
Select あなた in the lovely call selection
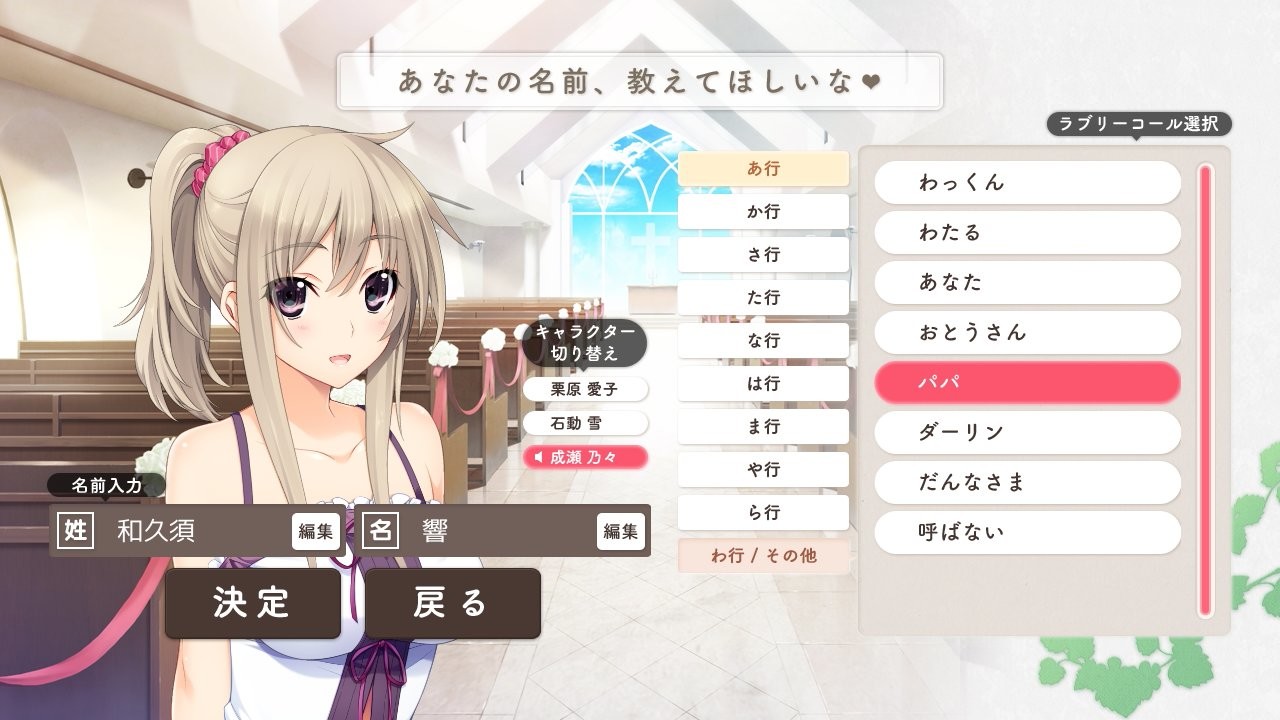[x=1027, y=282]
